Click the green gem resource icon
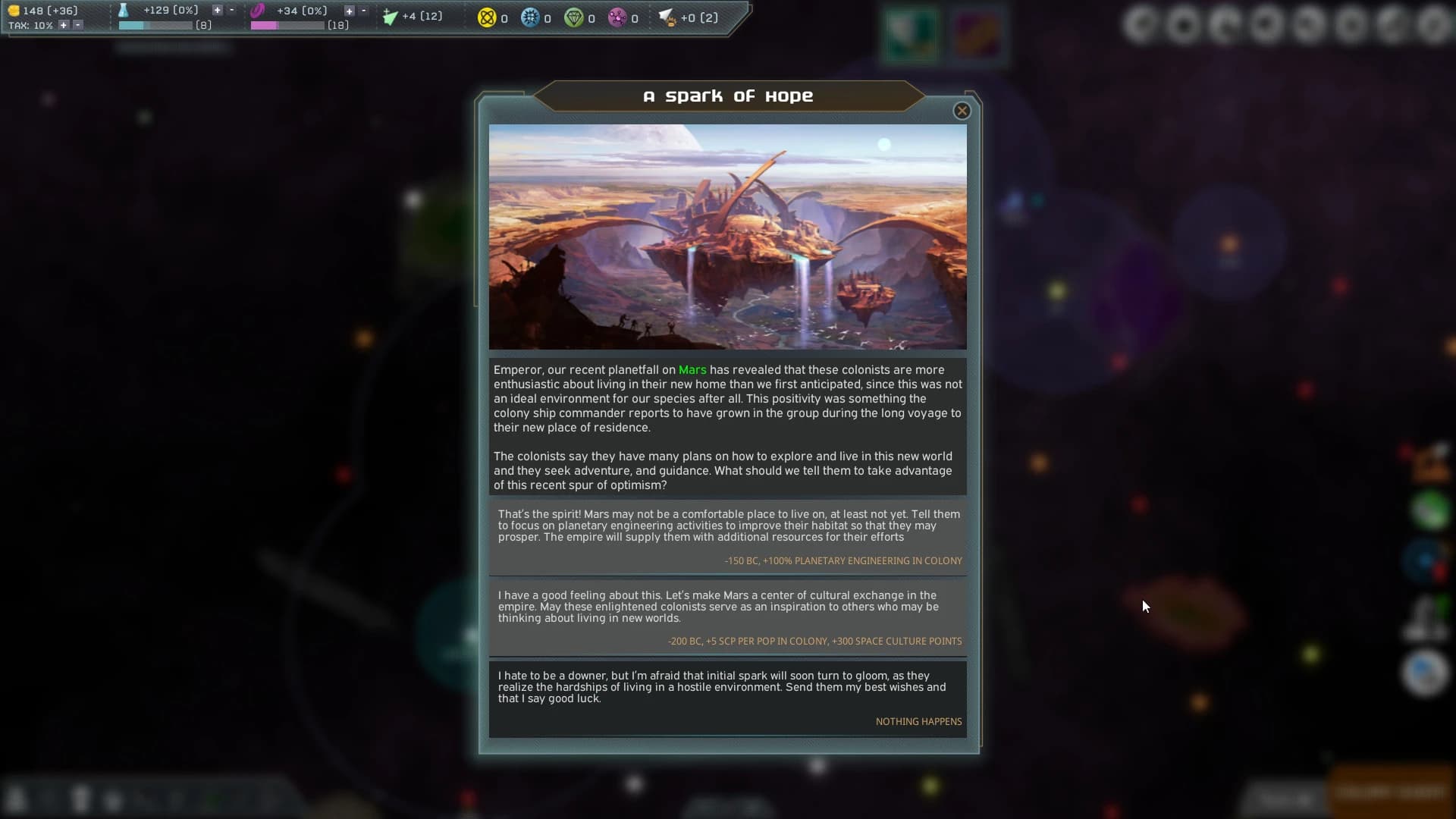Image resolution: width=1456 pixels, height=819 pixels. (575, 17)
